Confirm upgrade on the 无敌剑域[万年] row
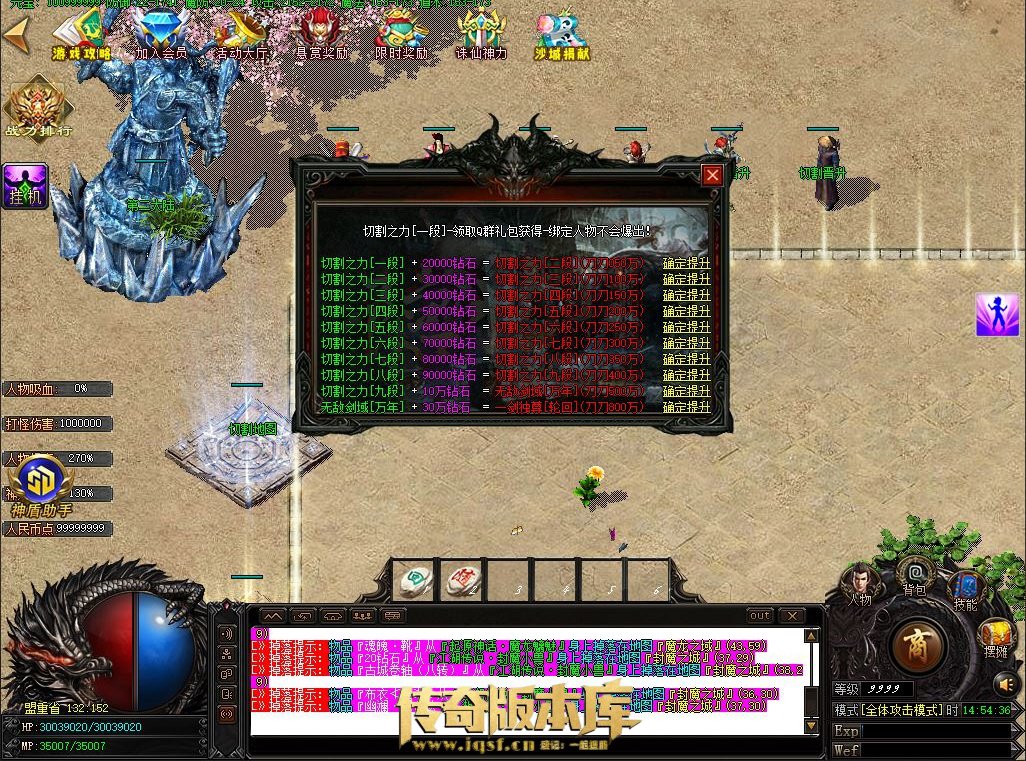The image size is (1026, 761). click(687, 407)
